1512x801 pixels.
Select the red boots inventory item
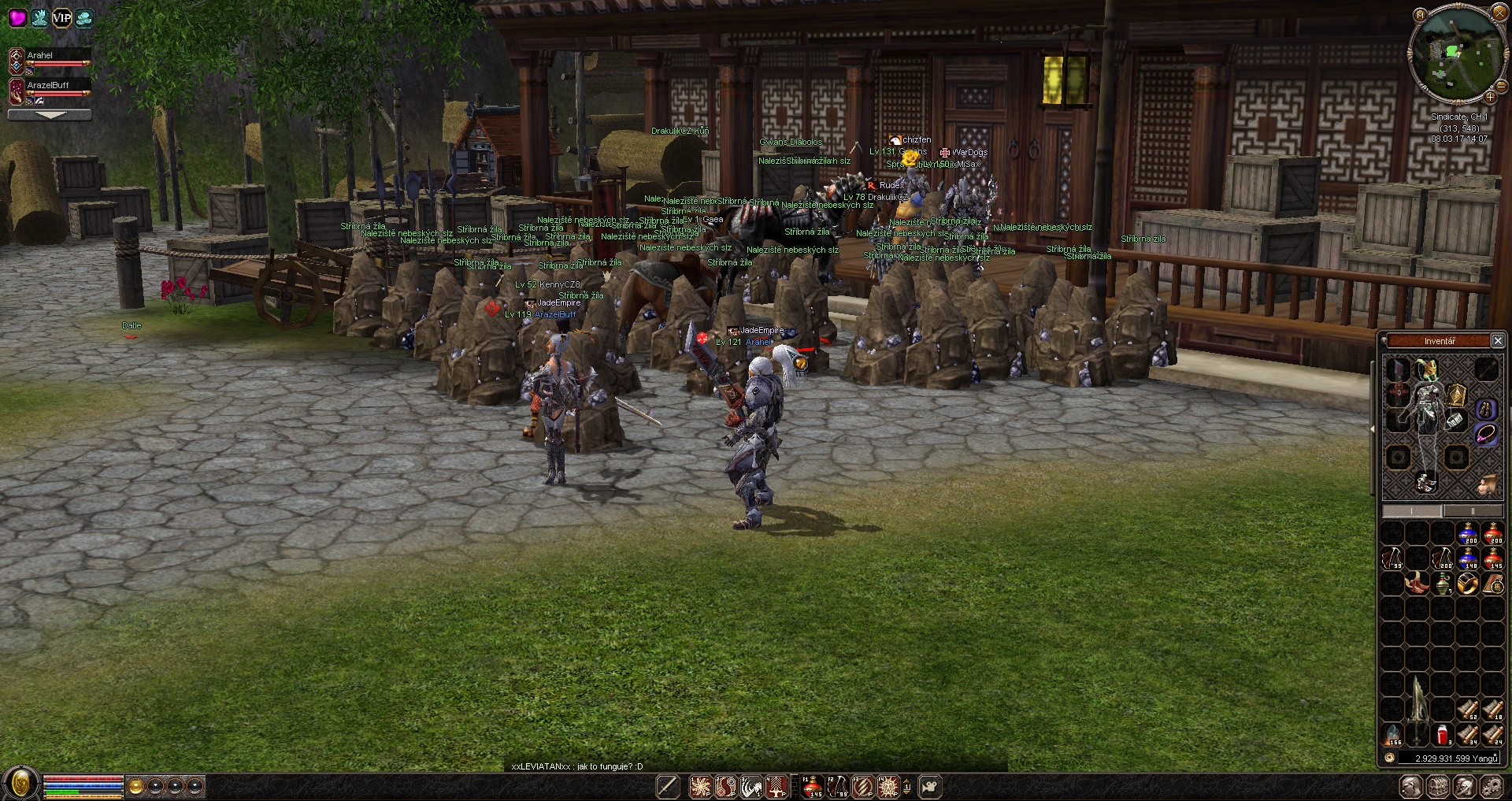[1417, 584]
